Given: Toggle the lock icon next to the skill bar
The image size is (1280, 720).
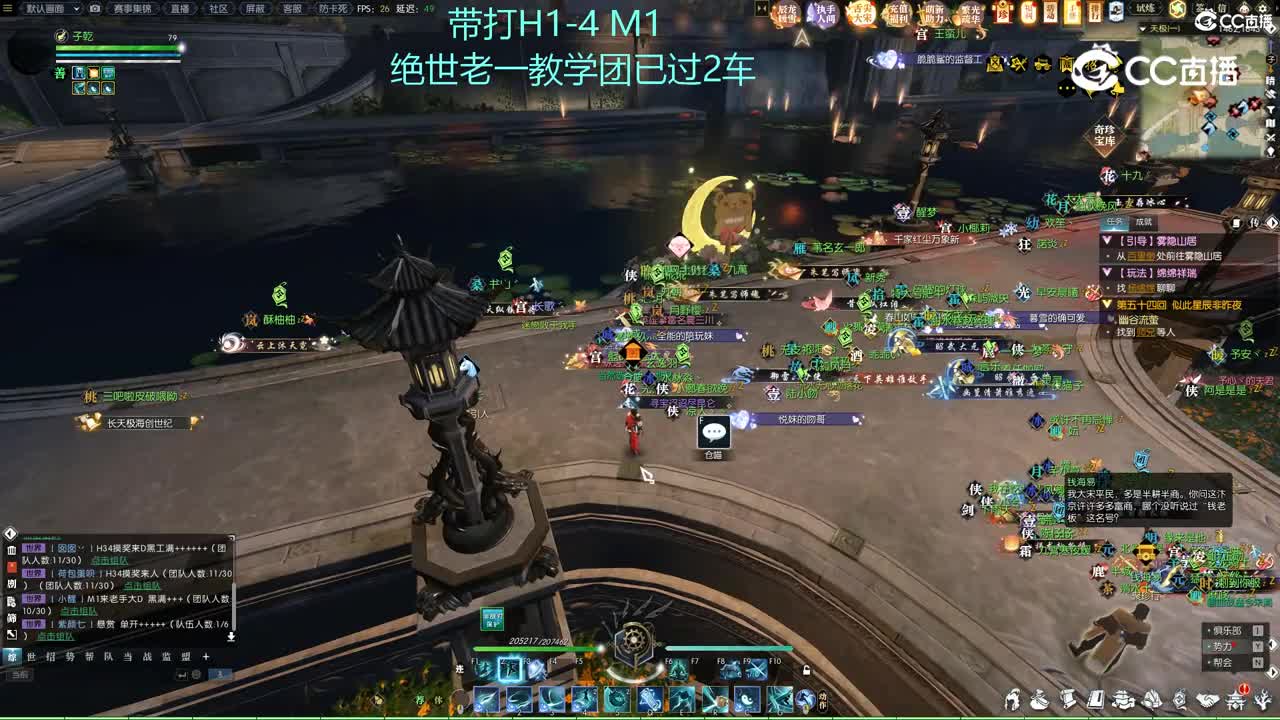Looking at the screenshot, I should [x=806, y=671].
